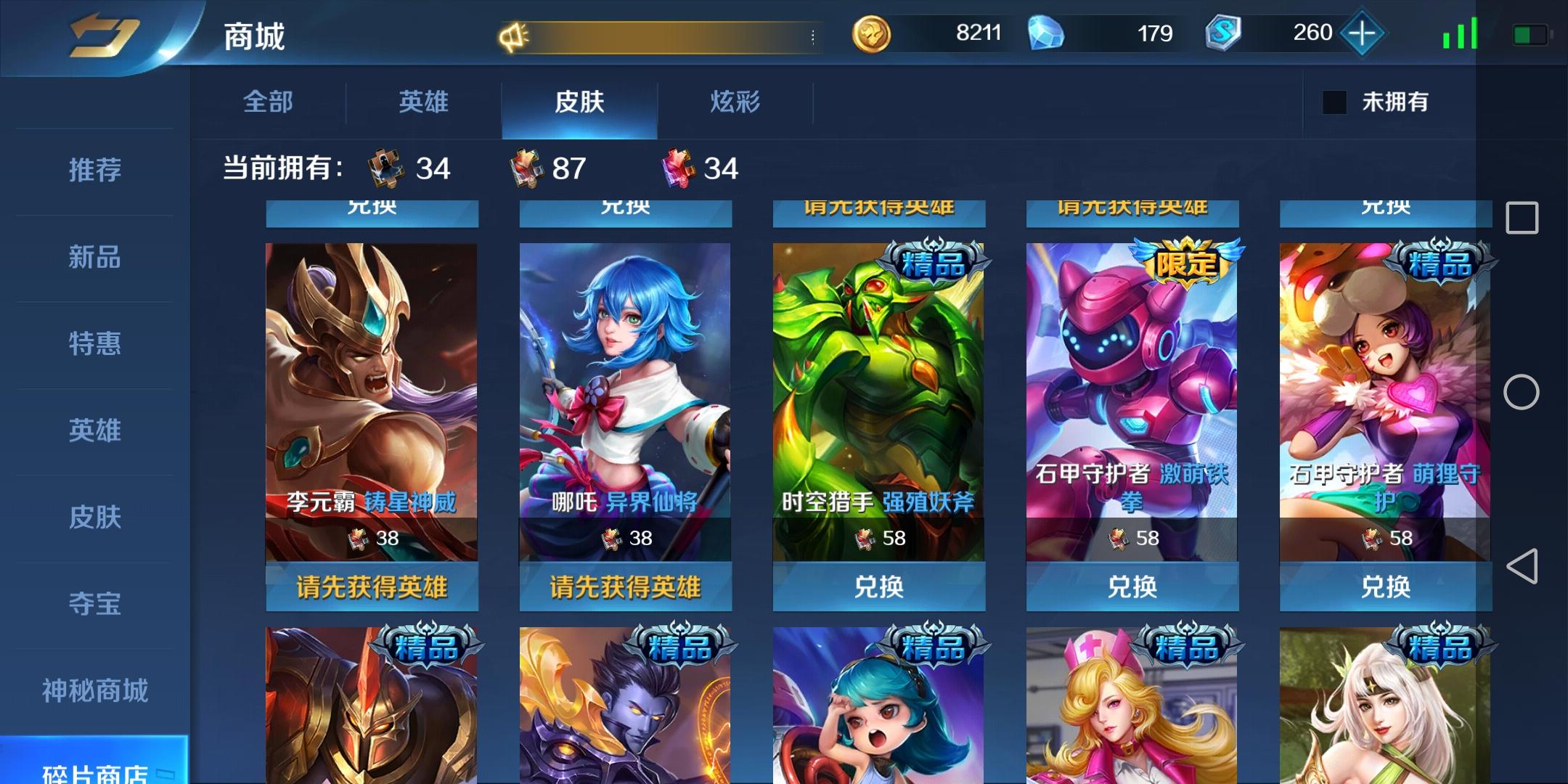Viewport: 1568px width, 784px height.
Task: Click 请先获得英雄 under 李元霸 铸星神威
Action: click(372, 589)
